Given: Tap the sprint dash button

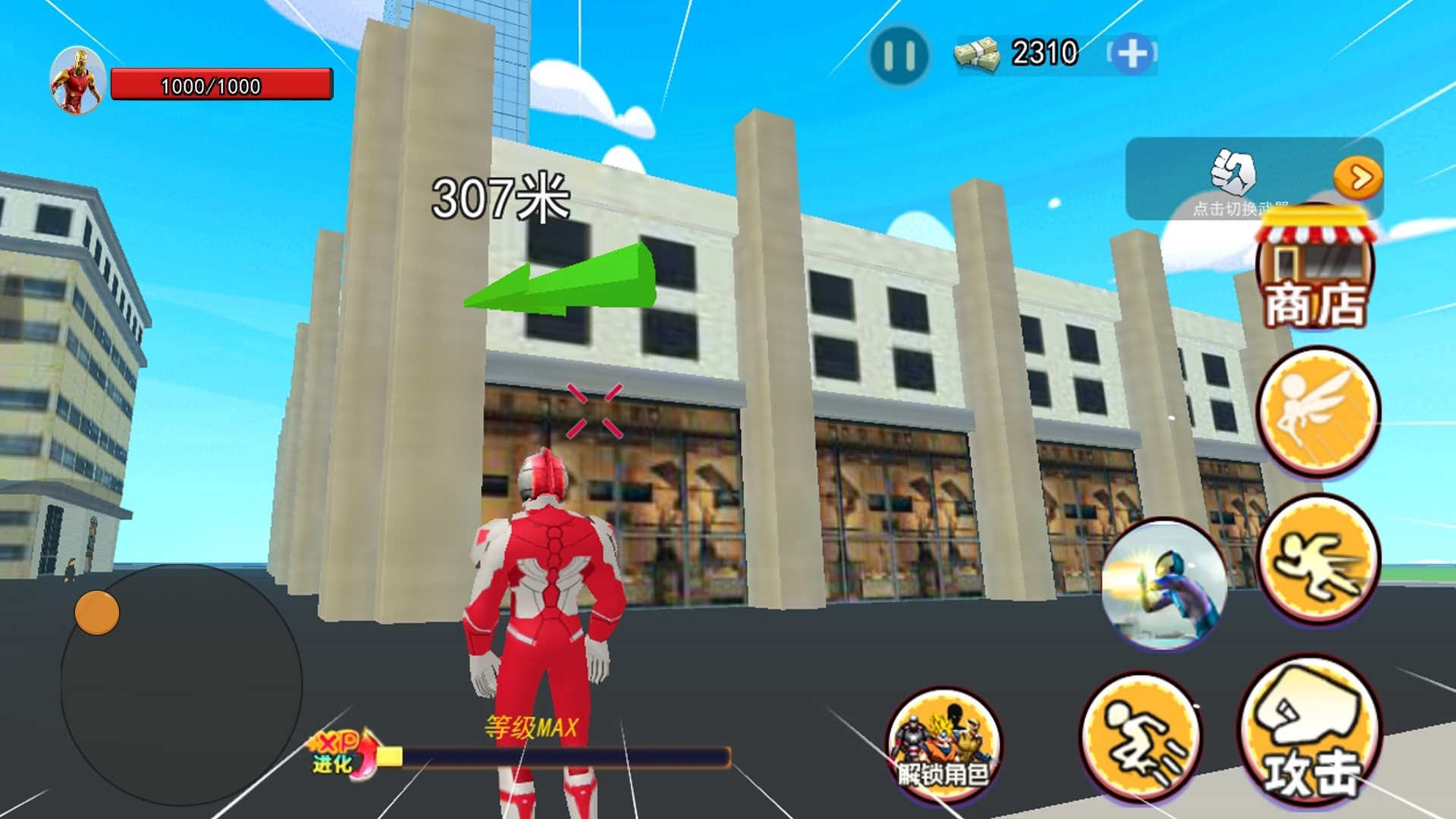Looking at the screenshot, I should 1318,559.
